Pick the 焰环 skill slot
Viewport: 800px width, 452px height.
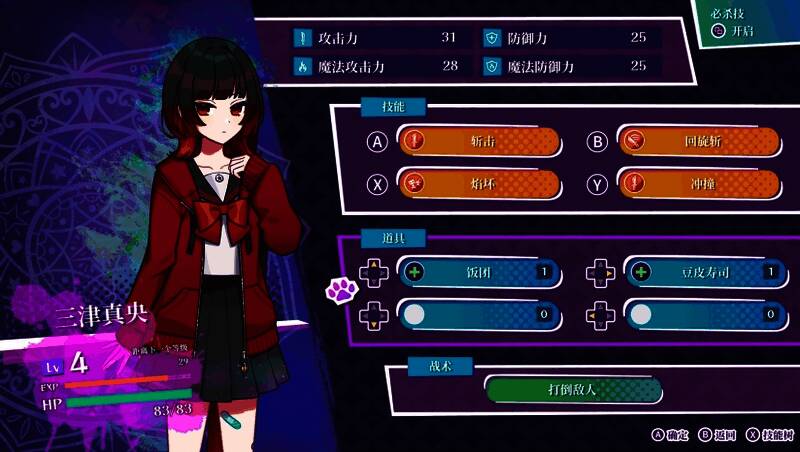[x=479, y=184]
